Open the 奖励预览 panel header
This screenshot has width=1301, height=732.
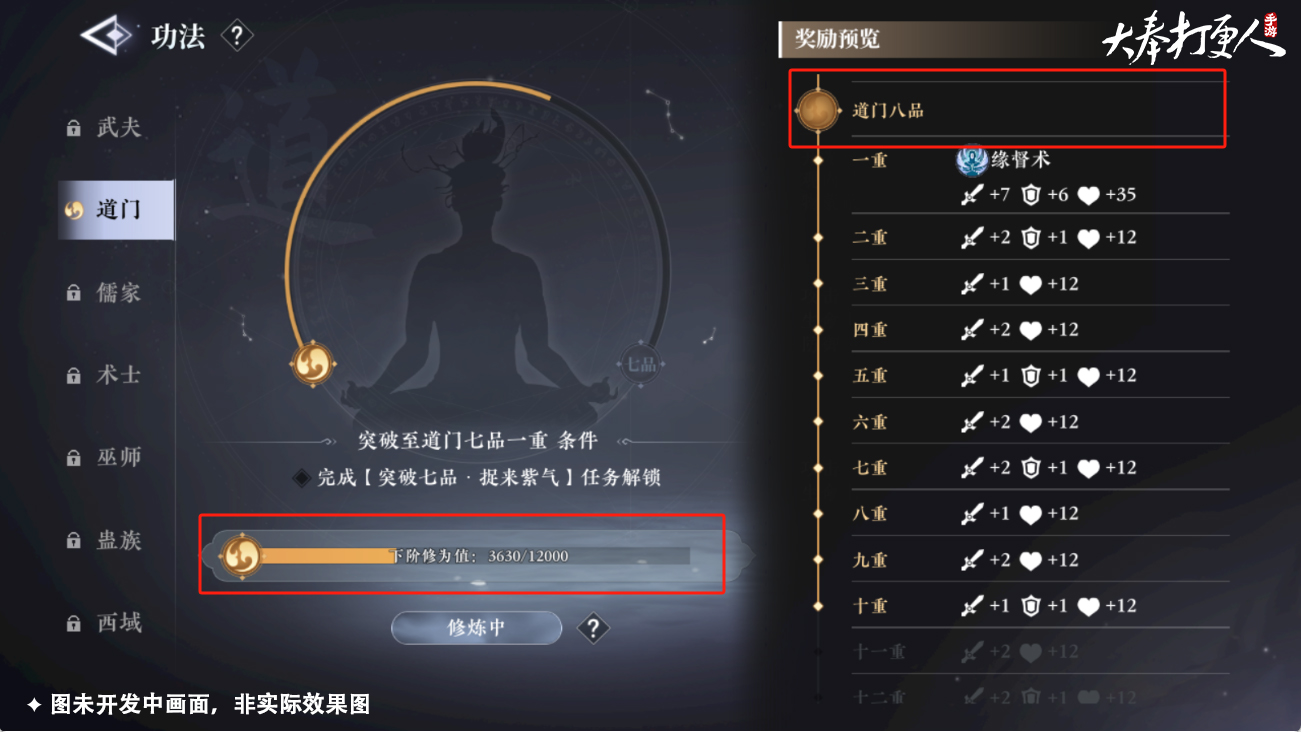click(836, 39)
